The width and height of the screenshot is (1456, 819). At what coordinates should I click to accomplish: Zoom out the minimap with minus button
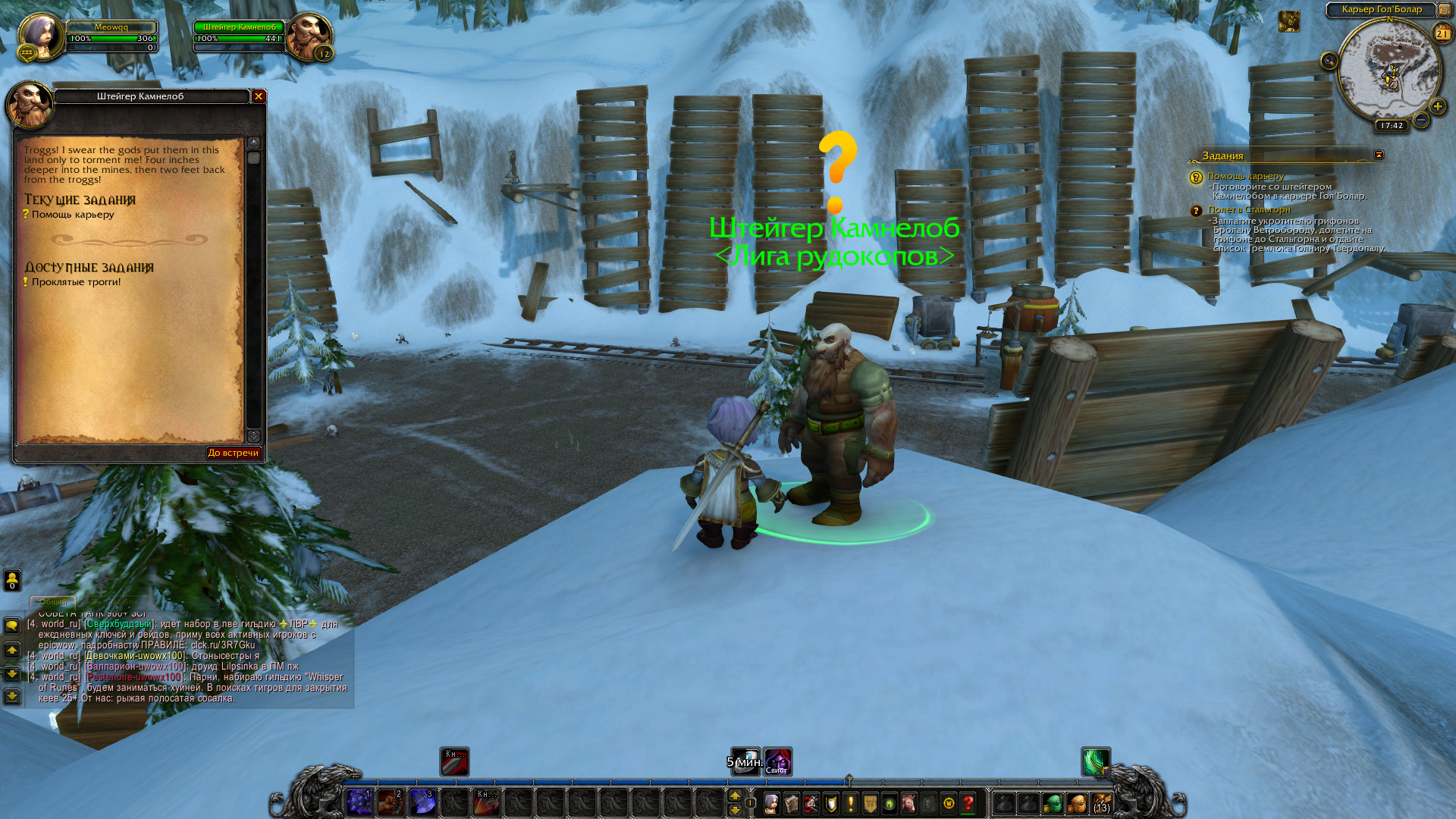pos(1421,120)
